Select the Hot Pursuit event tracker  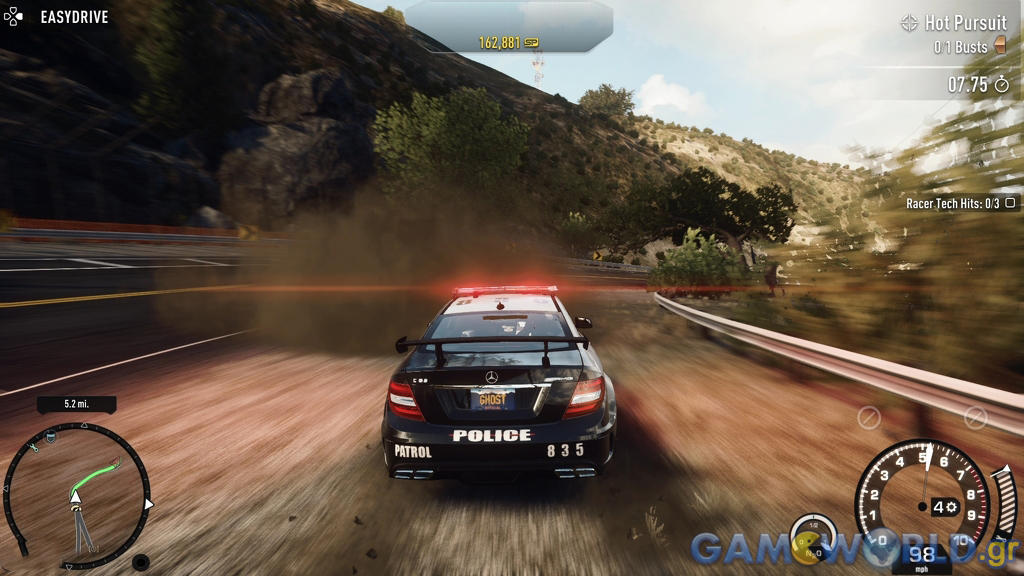(954, 23)
